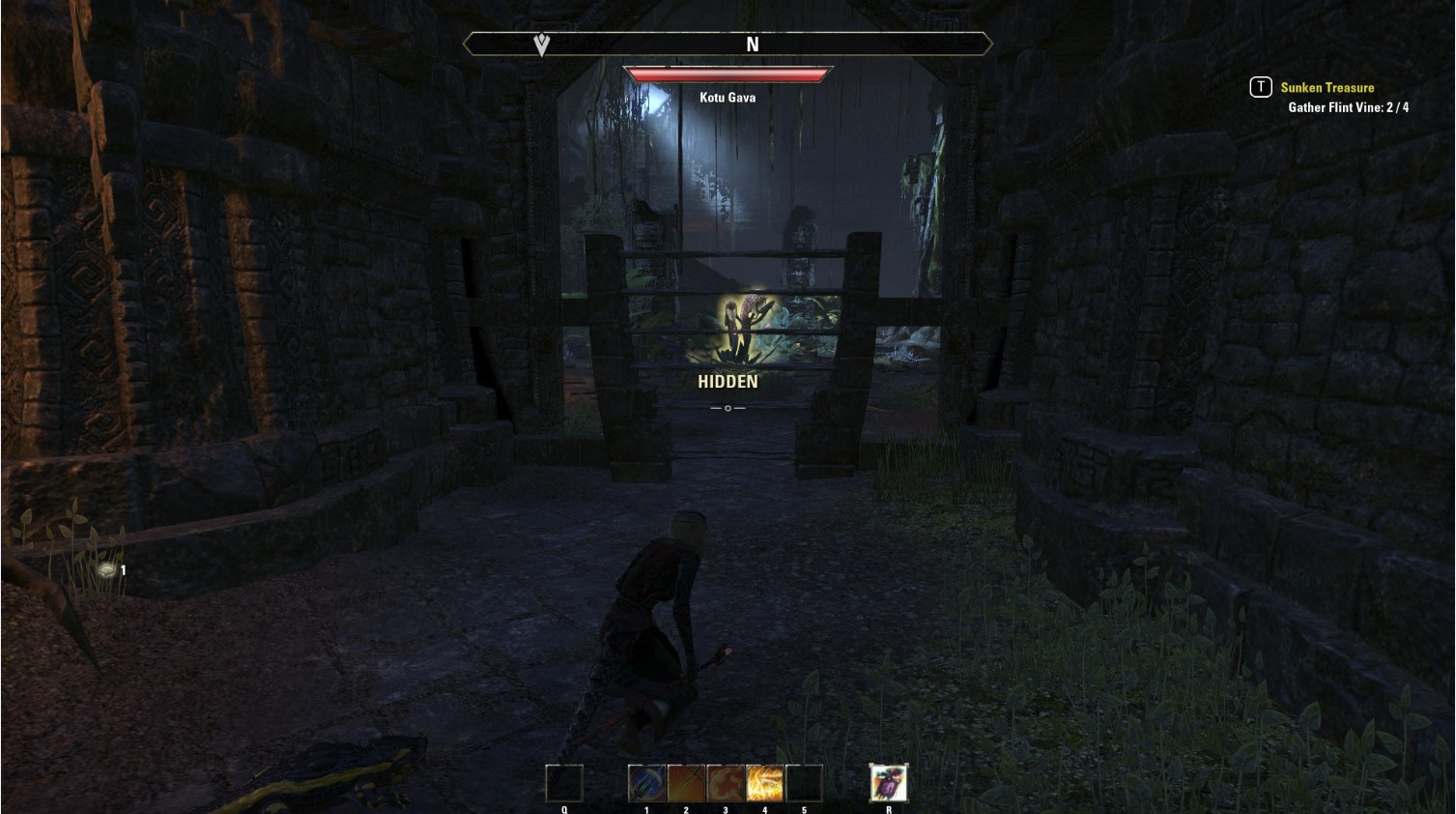1456x814 pixels.
Task: Trigger the bright golden fire ability in slot 4
Action: (764, 783)
